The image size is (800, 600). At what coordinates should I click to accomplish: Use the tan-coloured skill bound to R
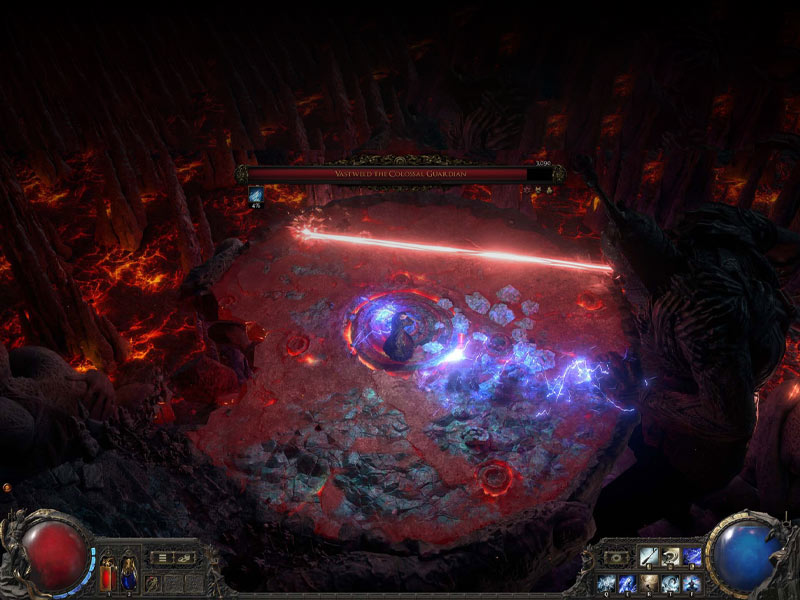pyautogui.click(x=648, y=583)
